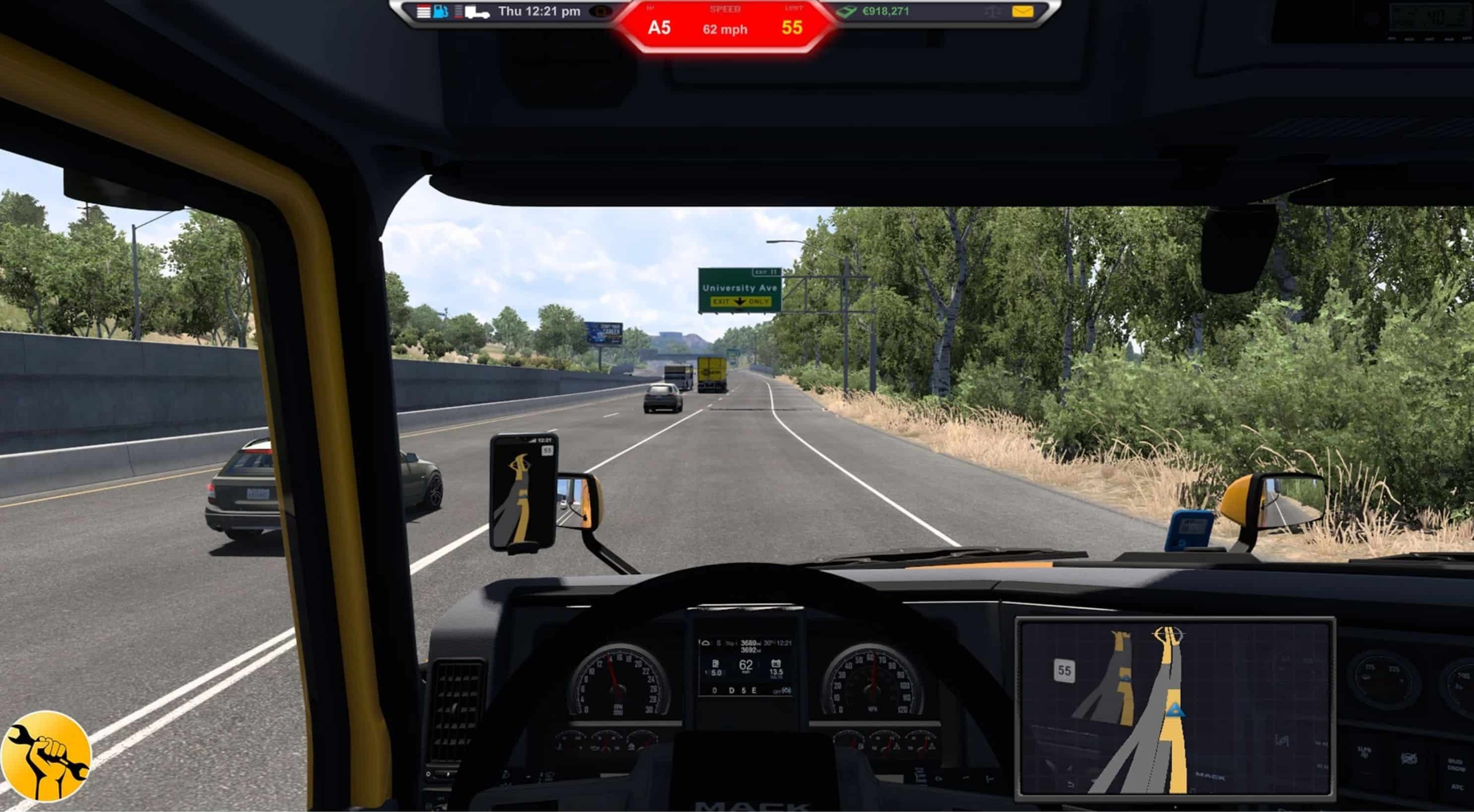
Task: Click the yellow mail envelope icon
Action: click(1022, 11)
